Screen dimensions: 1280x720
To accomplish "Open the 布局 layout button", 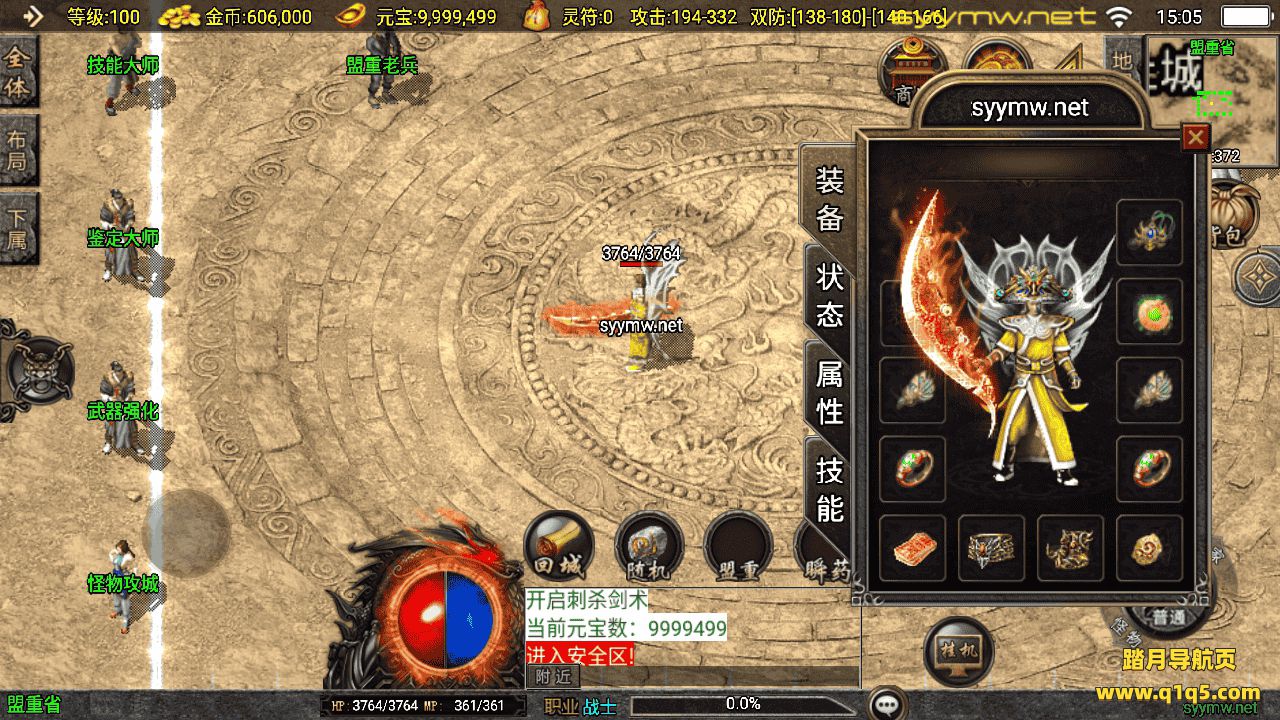I will point(18,150).
